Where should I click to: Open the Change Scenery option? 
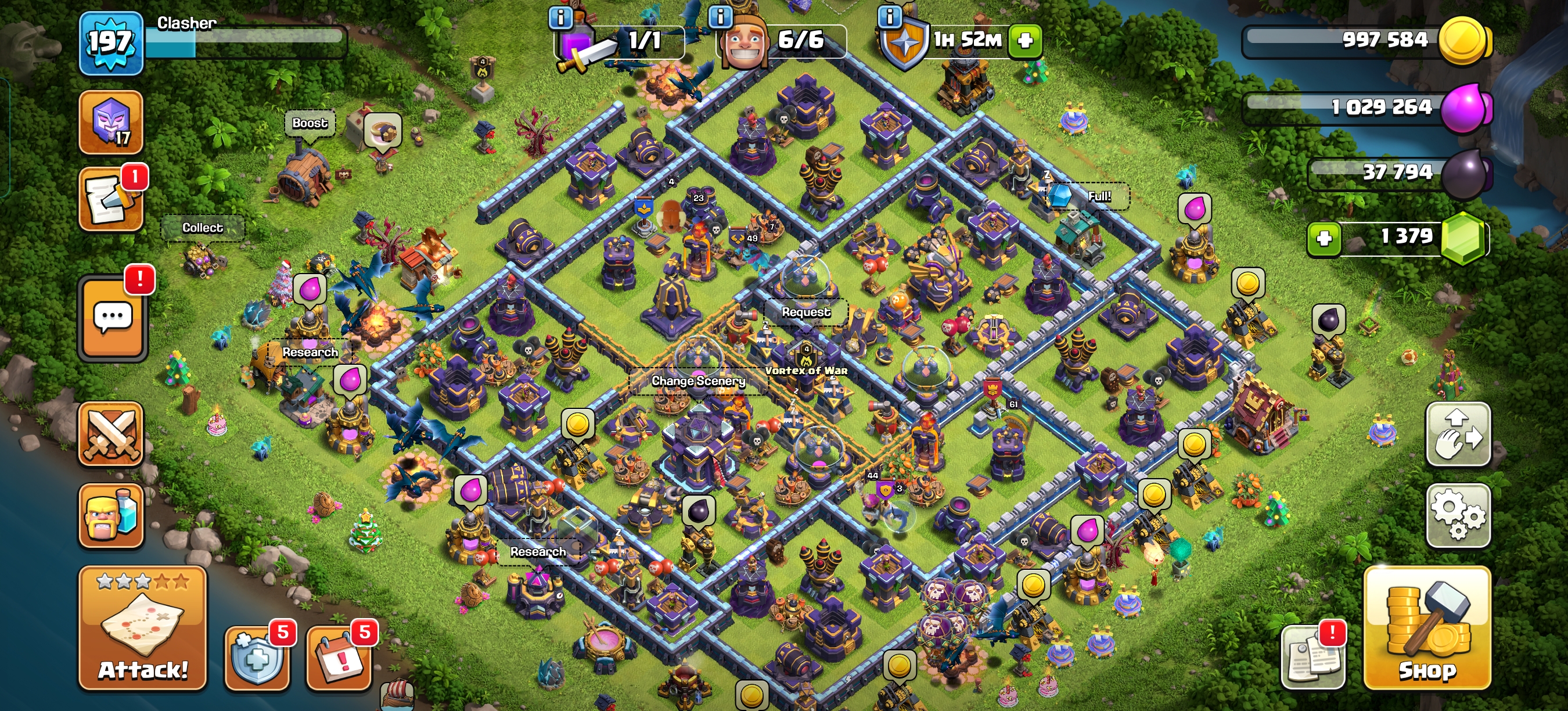pyautogui.click(x=699, y=382)
